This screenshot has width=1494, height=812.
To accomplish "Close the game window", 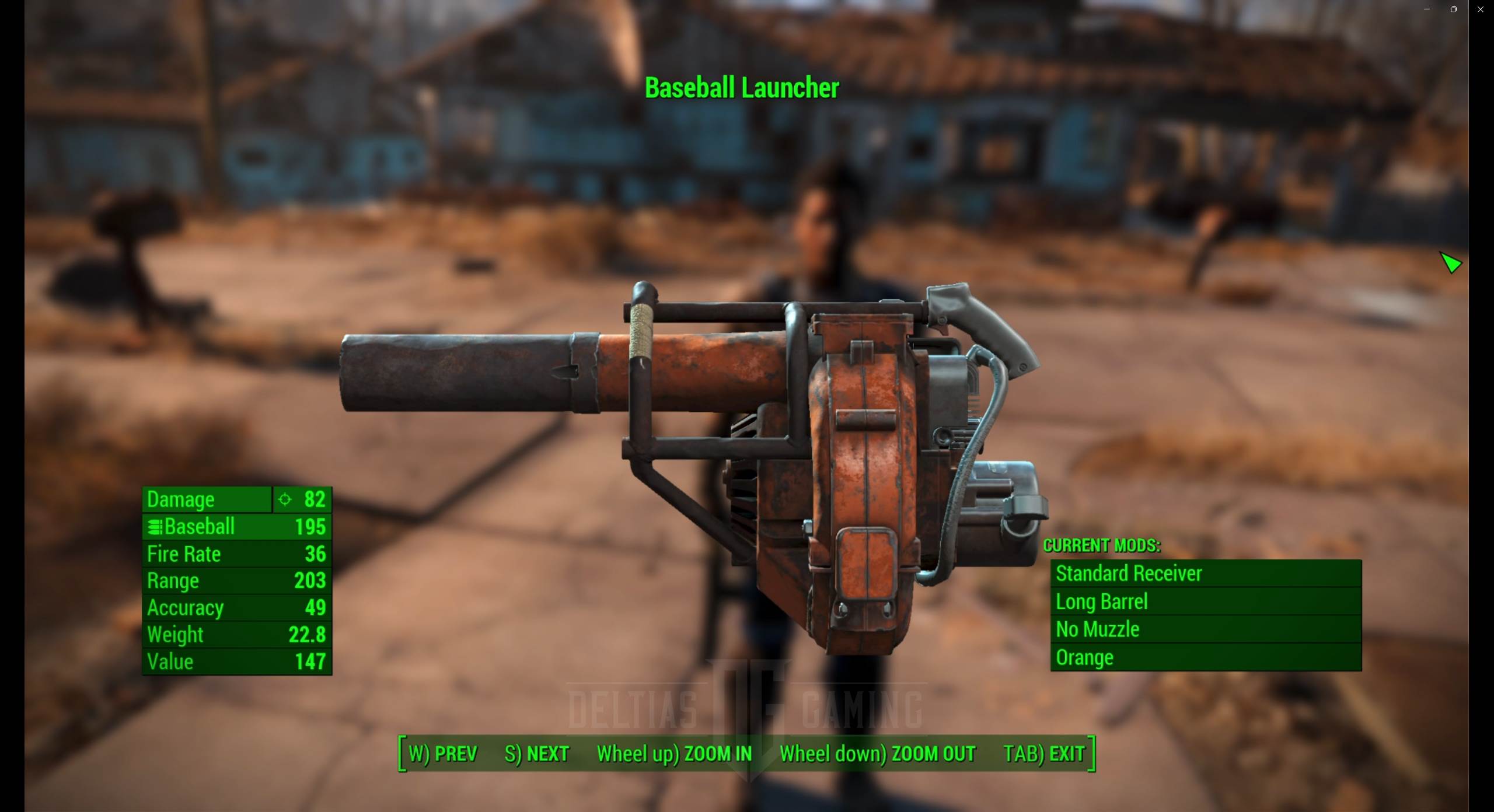I will pyautogui.click(x=1481, y=9).
